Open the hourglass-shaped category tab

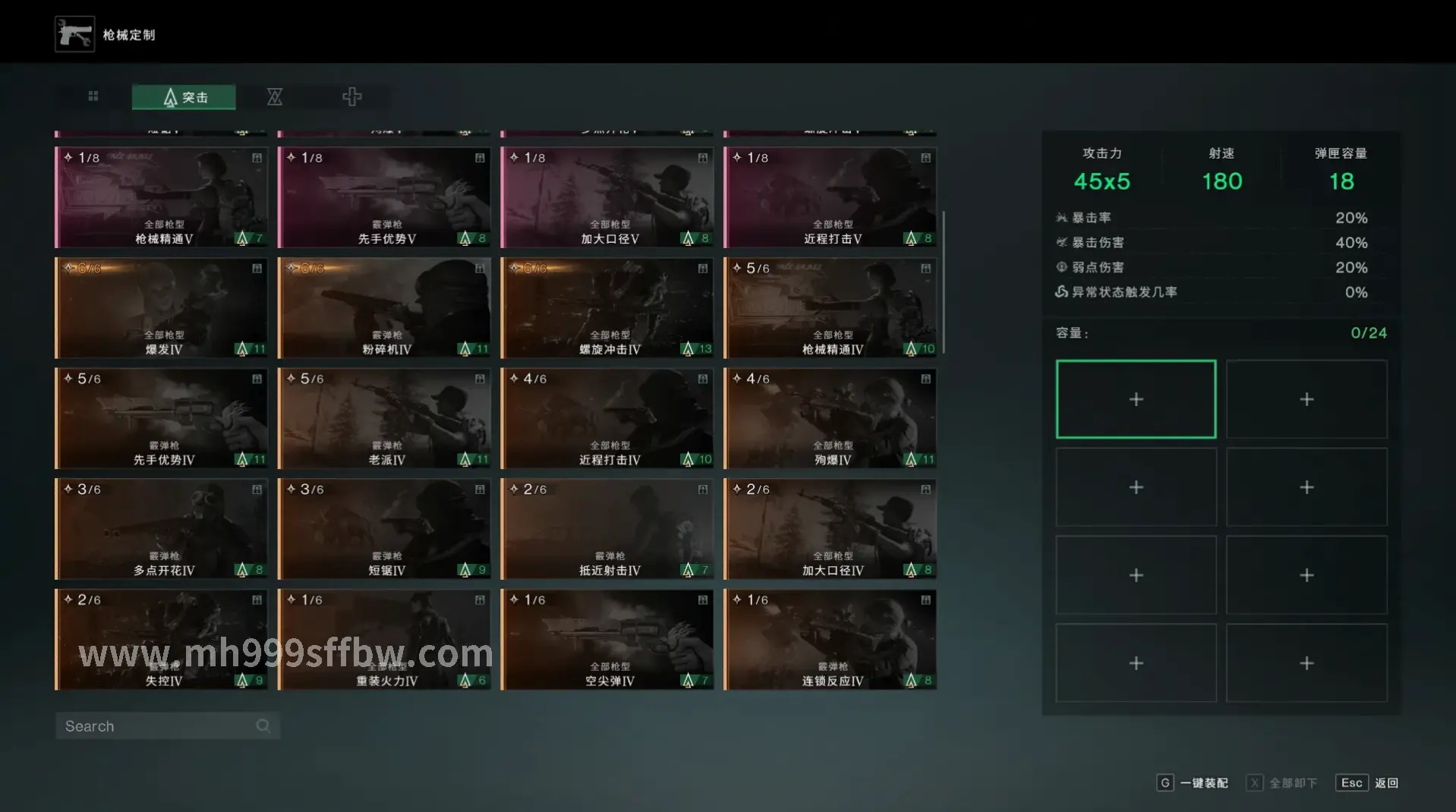tap(275, 96)
